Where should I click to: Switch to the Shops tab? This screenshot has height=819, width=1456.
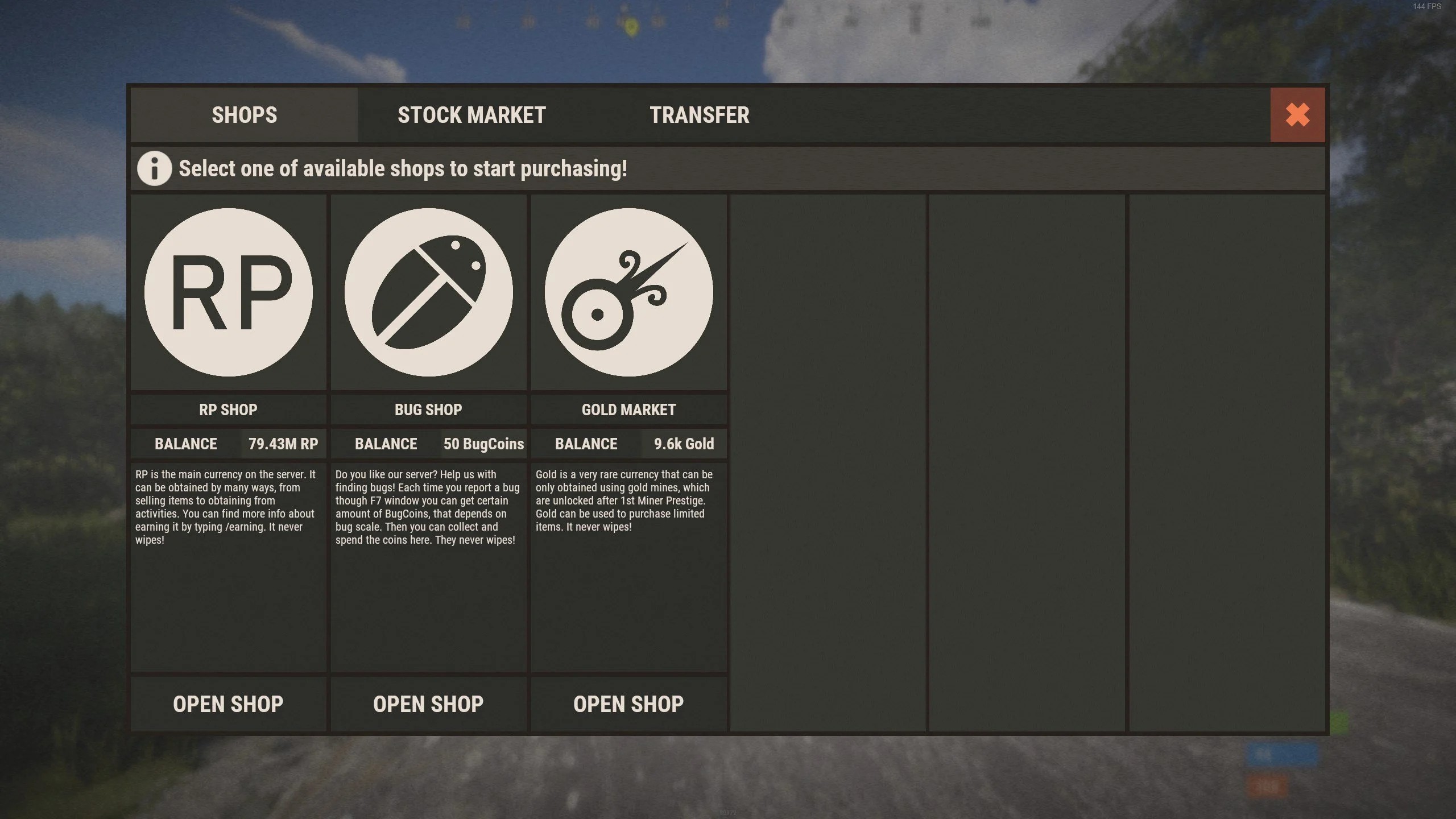(x=245, y=115)
